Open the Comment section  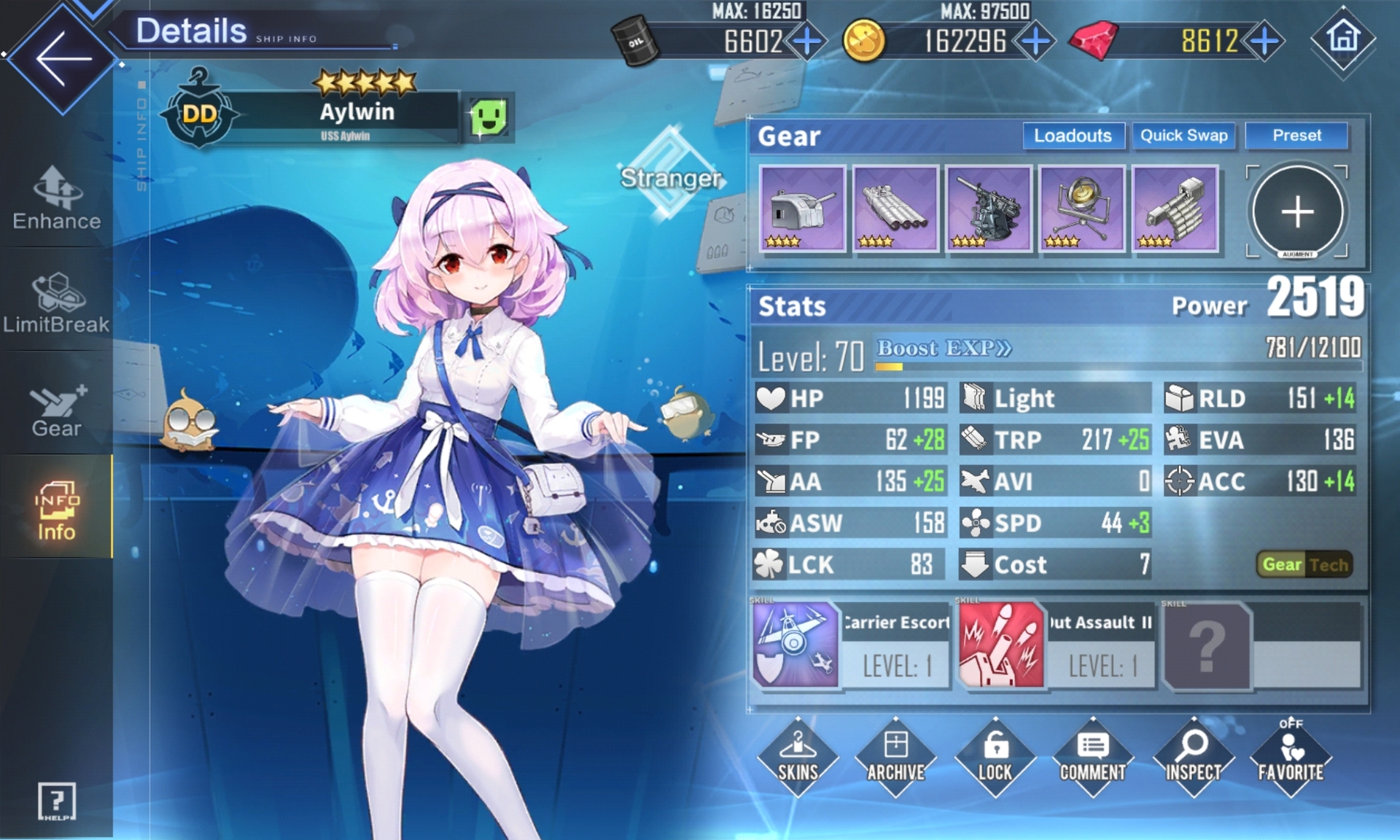[1092, 757]
